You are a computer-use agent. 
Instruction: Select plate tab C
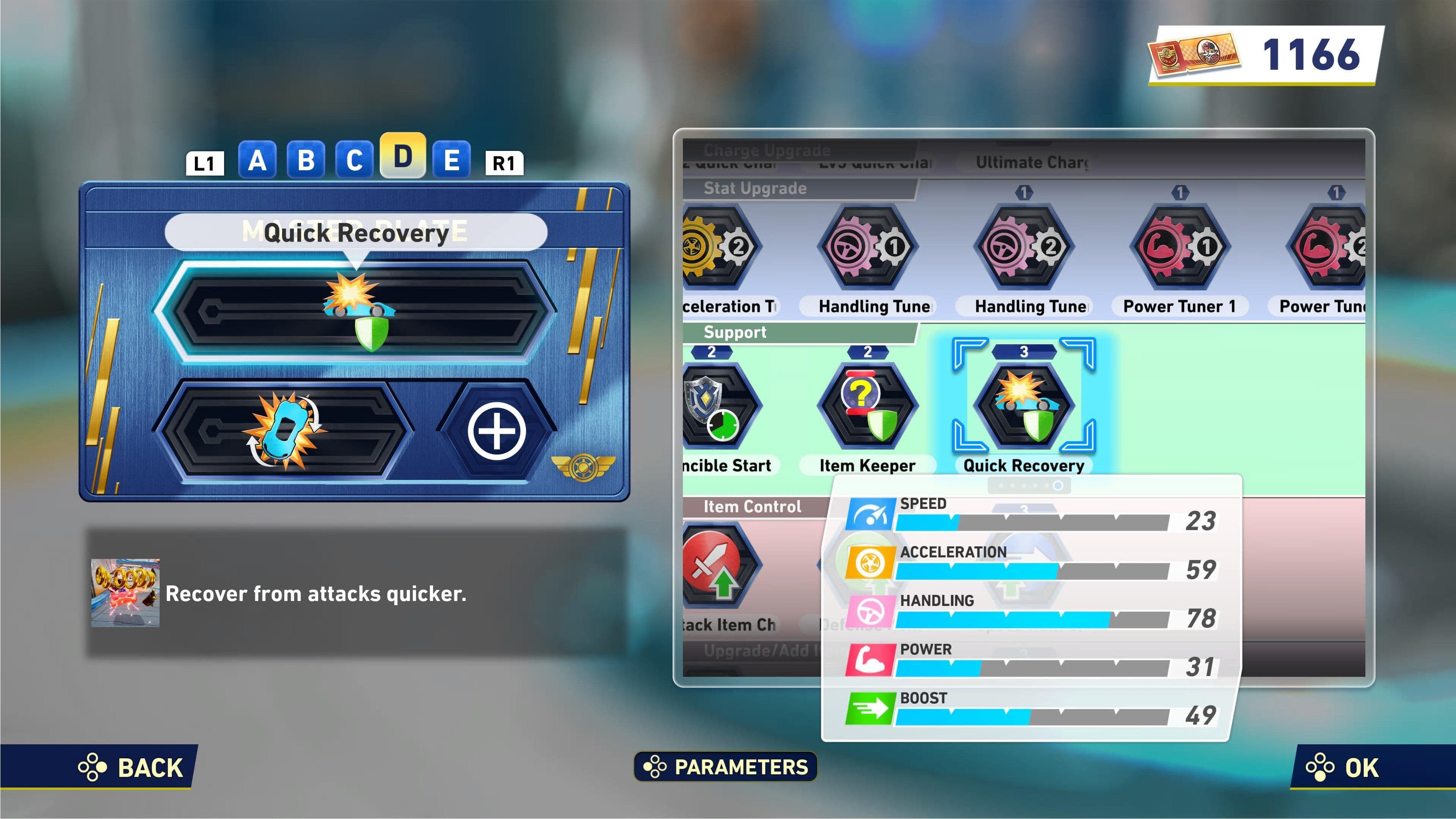[355, 160]
